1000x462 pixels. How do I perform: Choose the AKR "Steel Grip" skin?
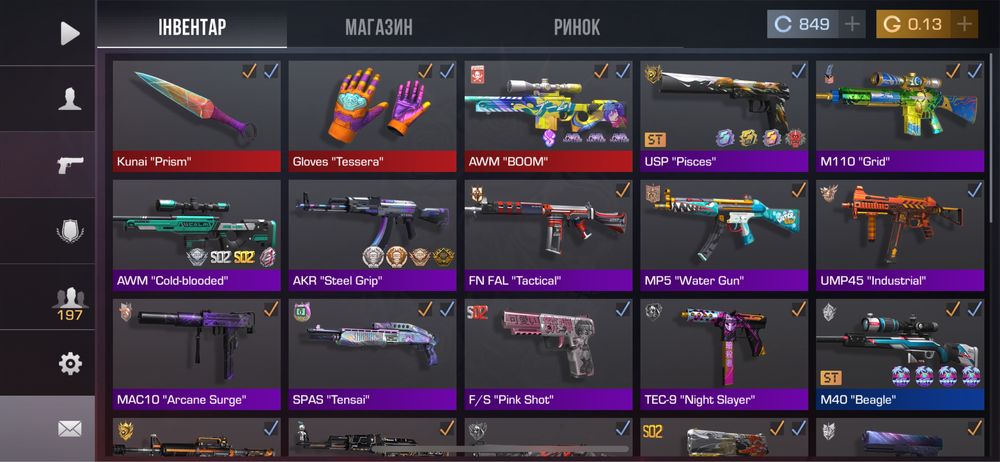373,235
